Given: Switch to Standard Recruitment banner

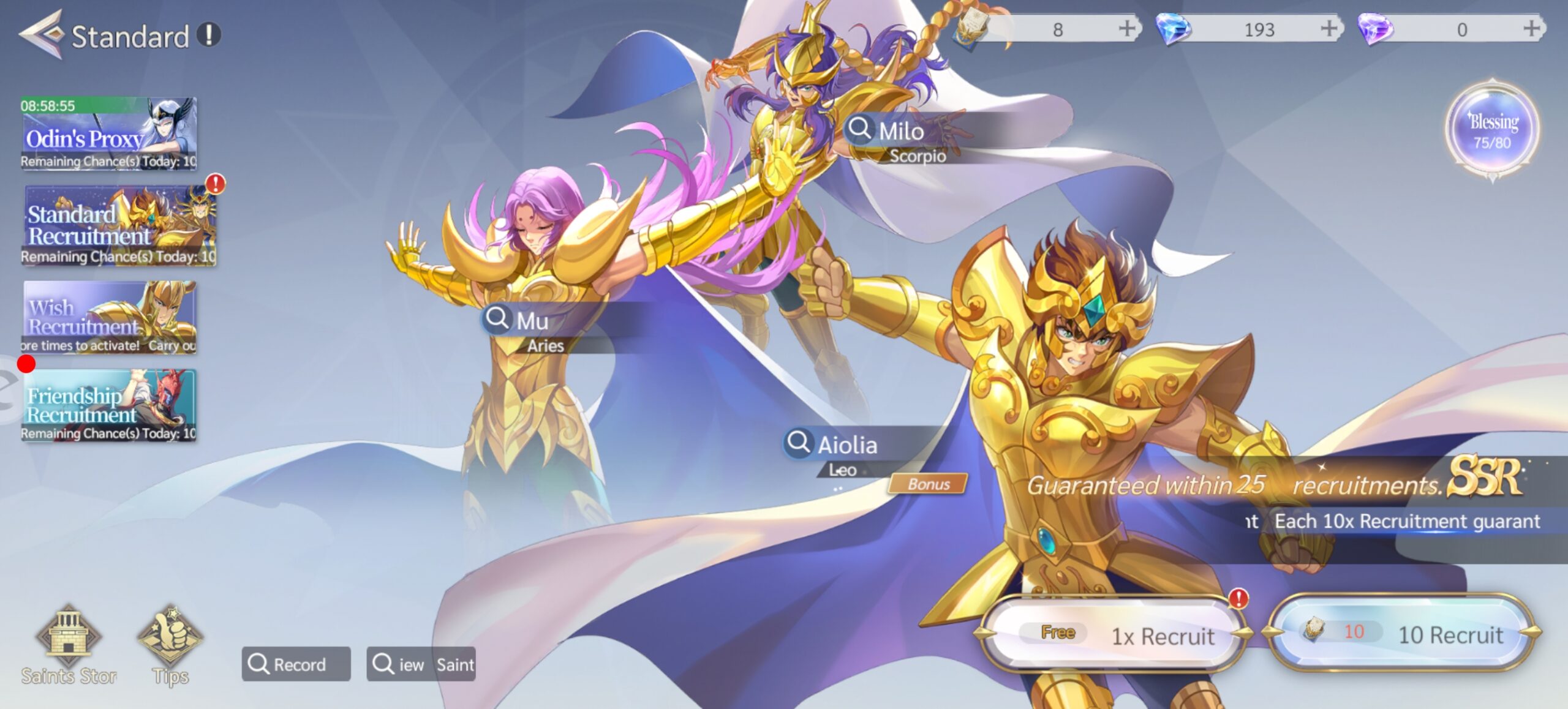Looking at the screenshot, I should coord(119,225).
